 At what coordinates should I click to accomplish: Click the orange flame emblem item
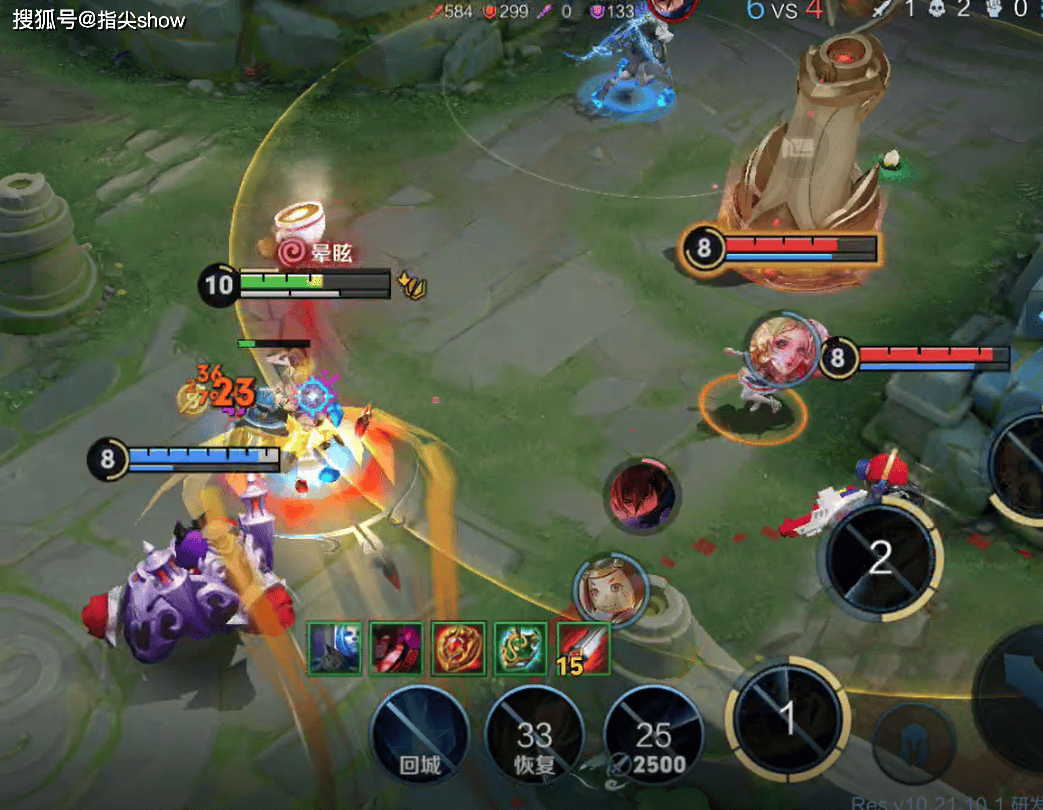pyautogui.click(x=459, y=648)
